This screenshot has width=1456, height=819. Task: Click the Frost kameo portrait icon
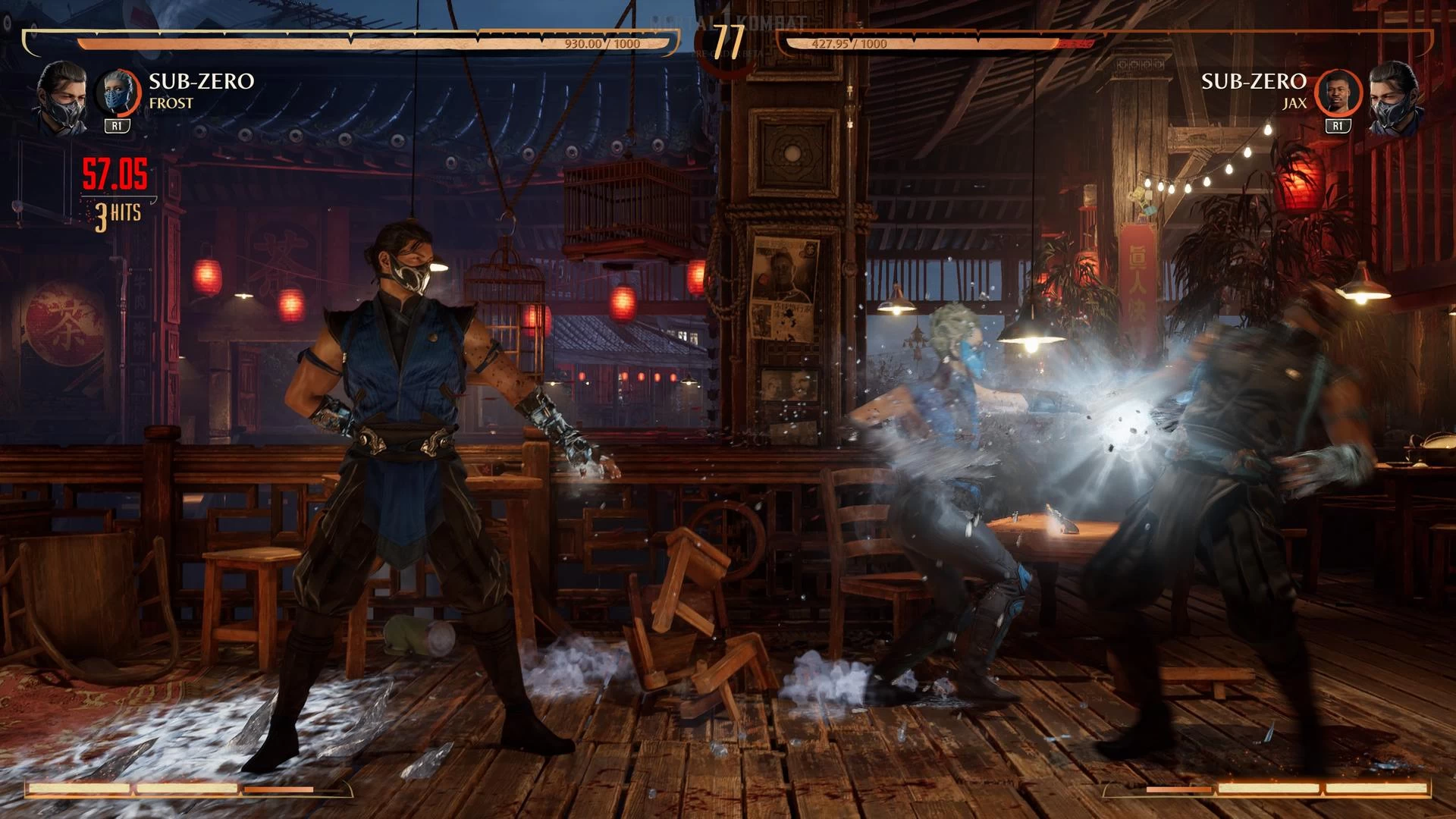click(118, 93)
